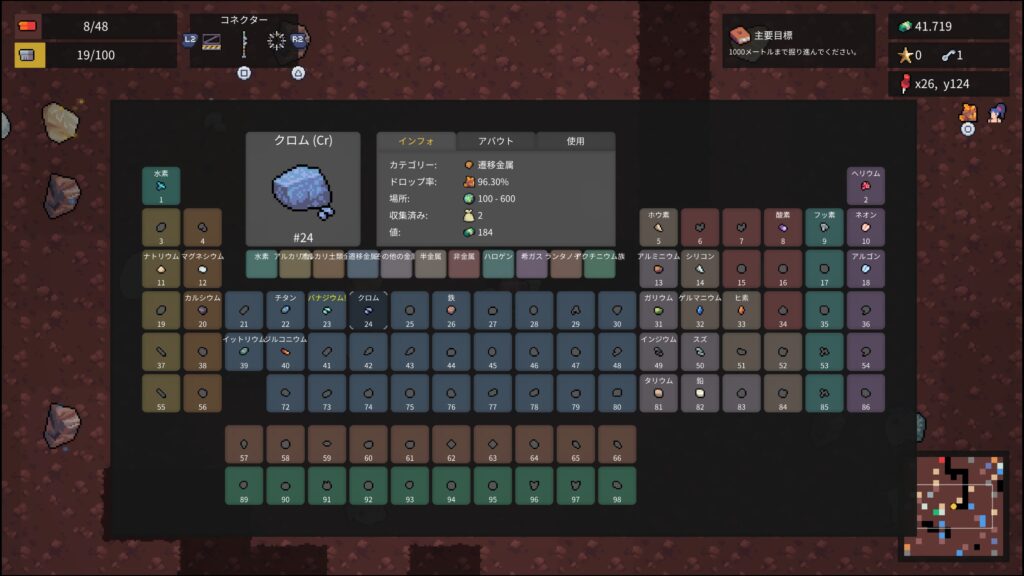The height and width of the screenshot is (576, 1024).
Task: Select the 鉄 element tile numbered 26
Action: 451,311
